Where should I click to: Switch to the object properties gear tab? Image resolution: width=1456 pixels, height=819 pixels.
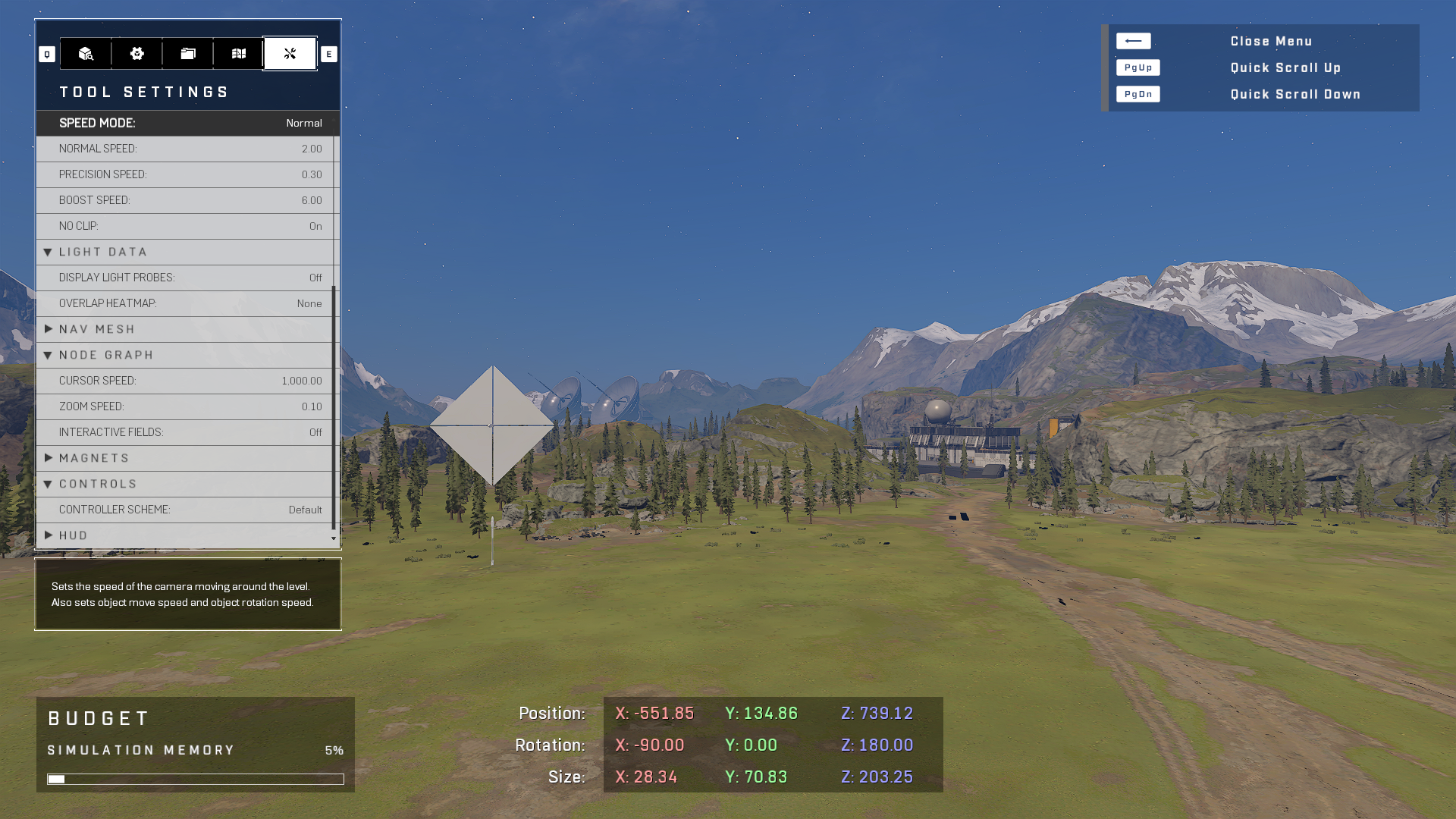137,54
